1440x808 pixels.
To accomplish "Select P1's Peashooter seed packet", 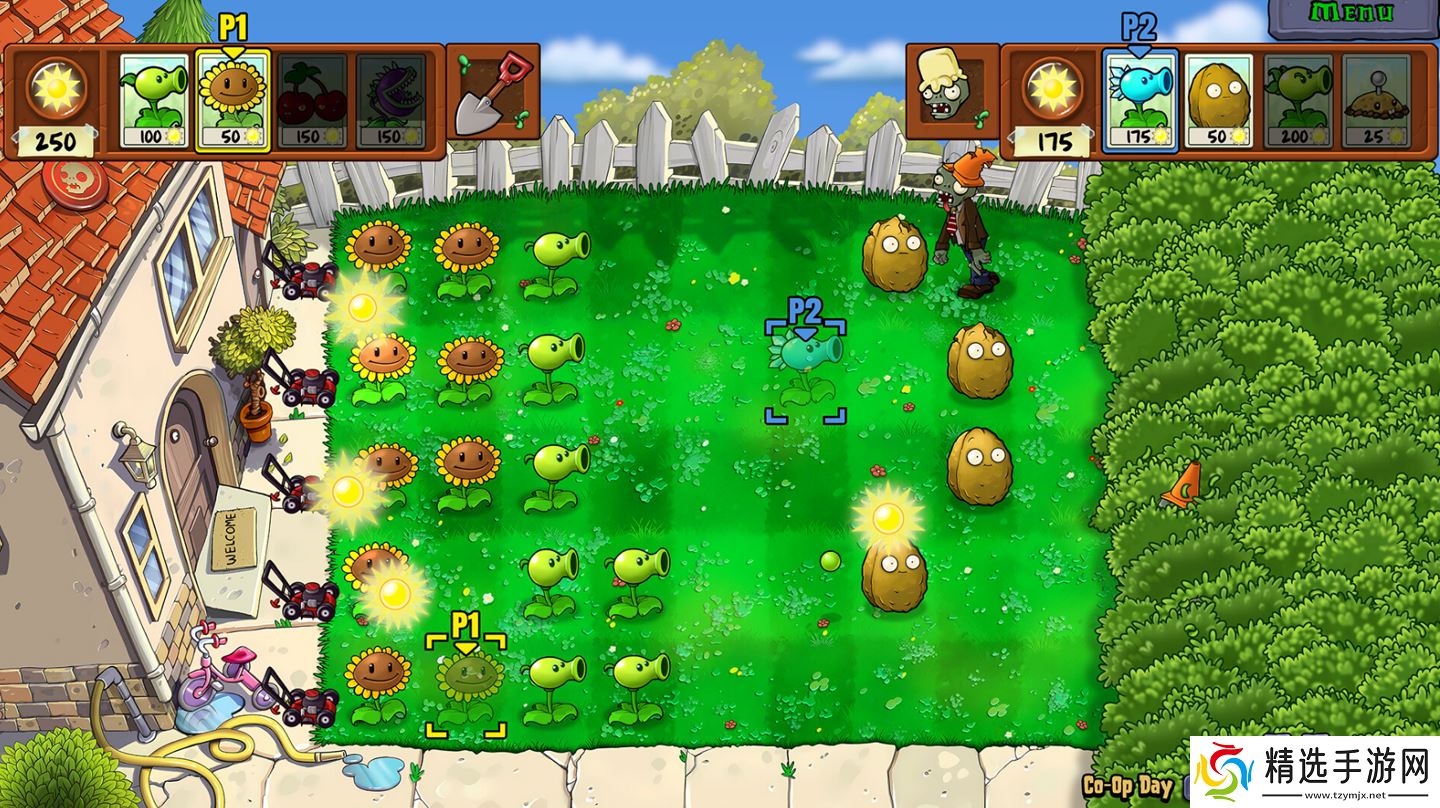I will [x=154, y=100].
